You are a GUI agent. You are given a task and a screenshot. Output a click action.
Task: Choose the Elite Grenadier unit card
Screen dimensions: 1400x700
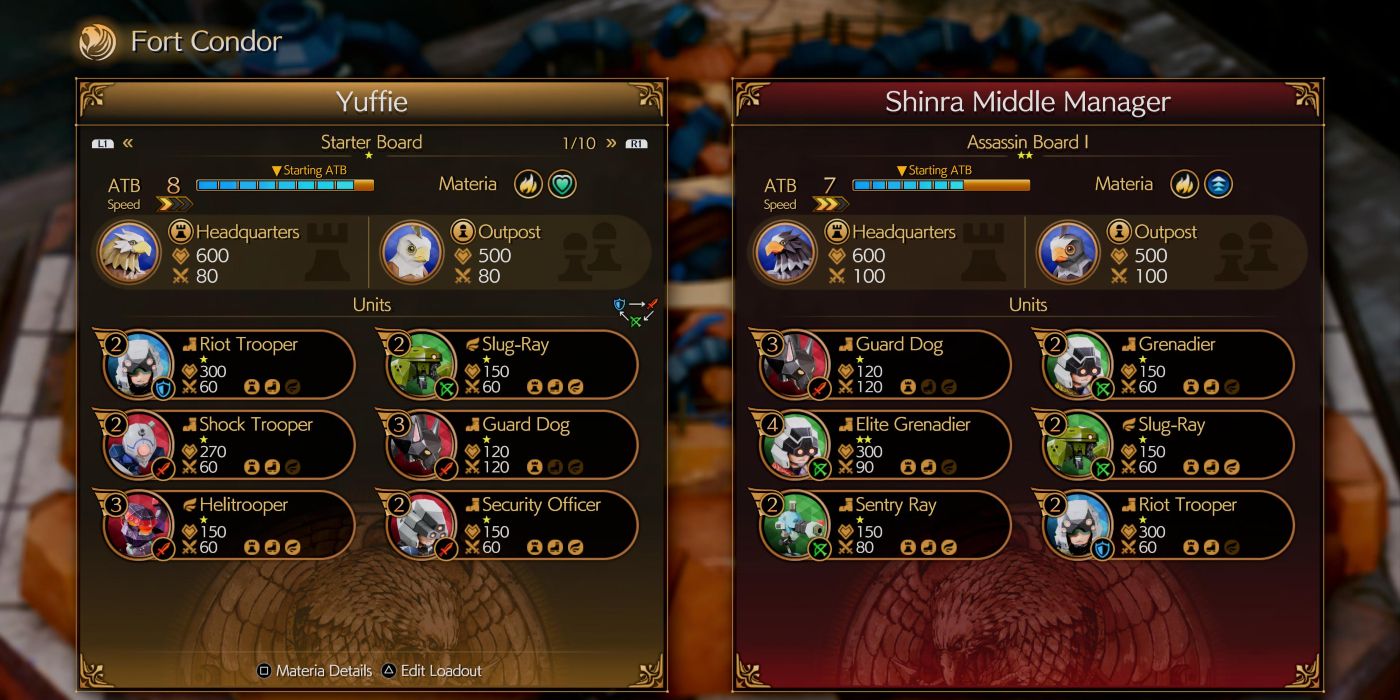point(884,444)
